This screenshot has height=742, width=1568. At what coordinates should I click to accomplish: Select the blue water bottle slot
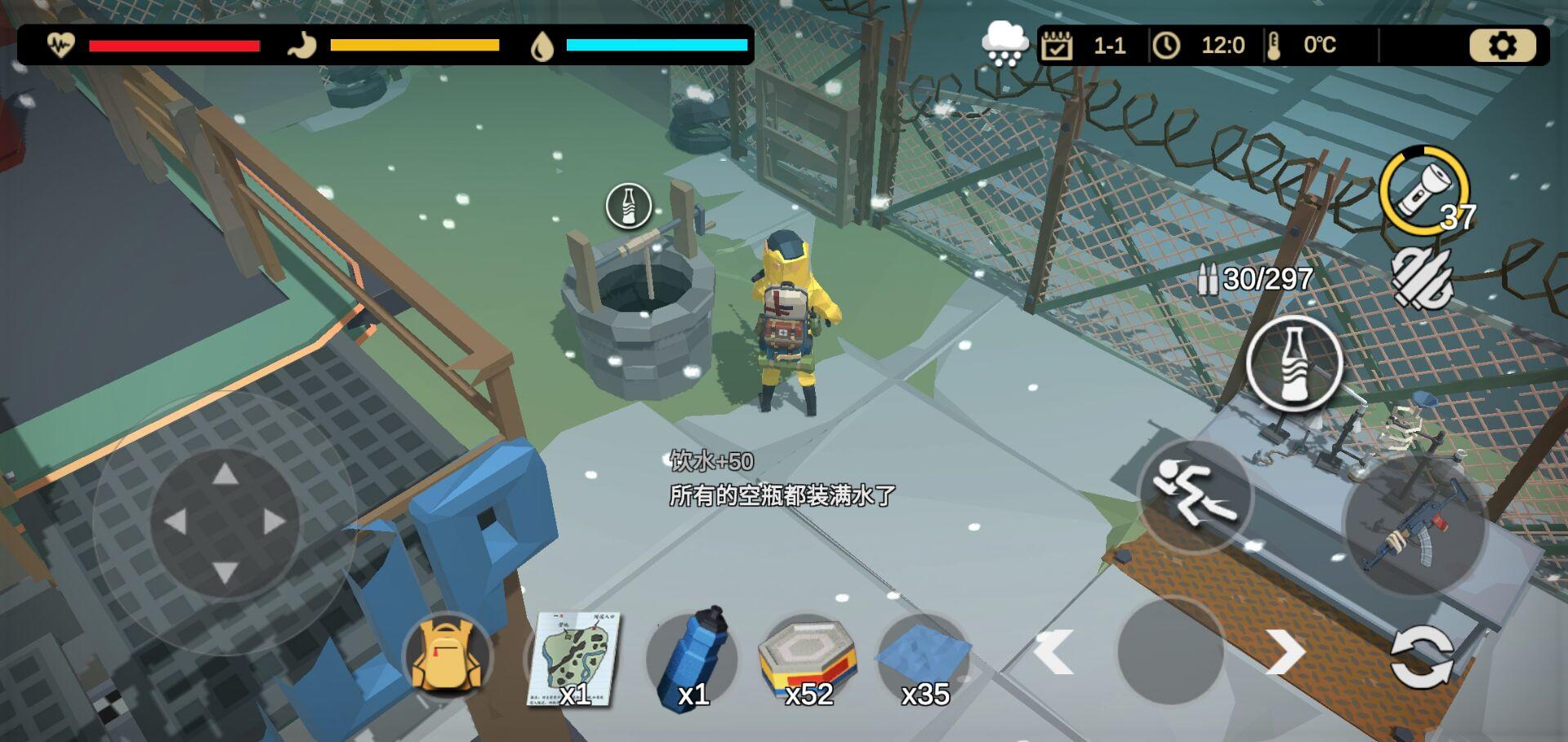coord(691,658)
